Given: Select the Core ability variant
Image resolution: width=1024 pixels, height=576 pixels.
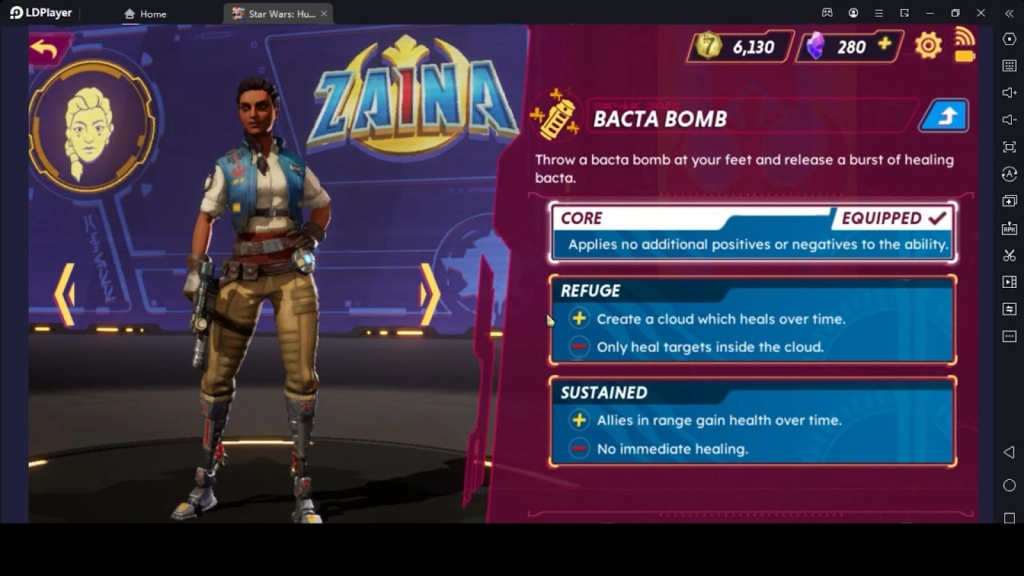Looking at the screenshot, I should tap(752, 232).
